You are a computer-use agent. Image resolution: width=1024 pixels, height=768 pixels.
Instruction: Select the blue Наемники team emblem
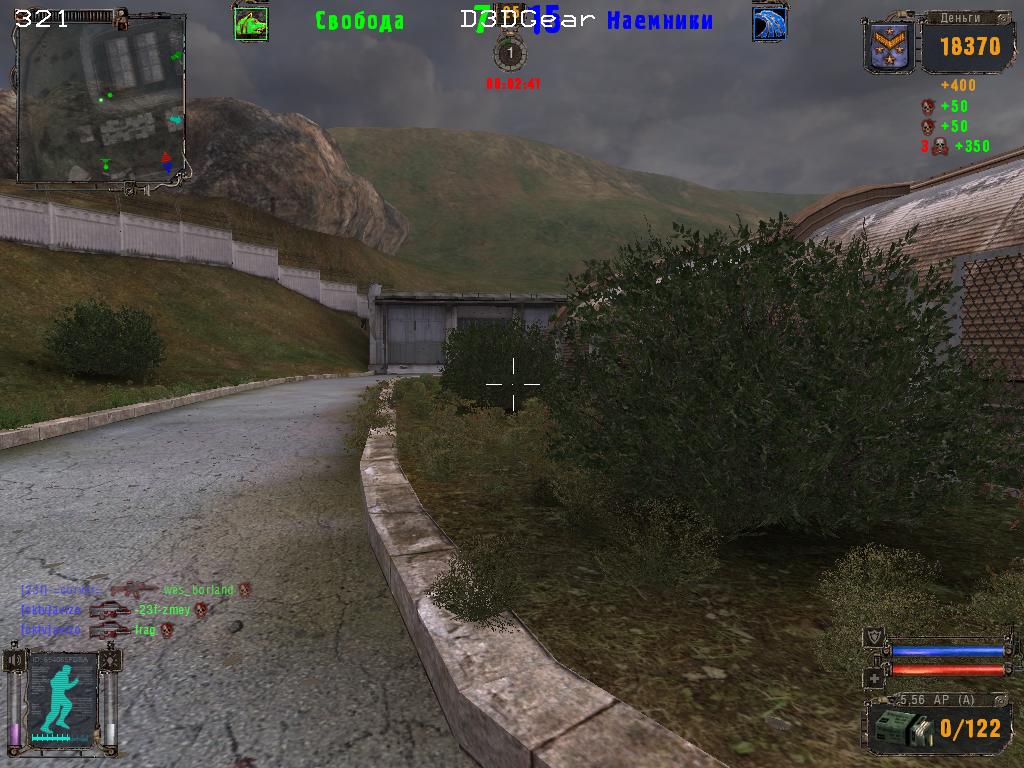[769, 24]
